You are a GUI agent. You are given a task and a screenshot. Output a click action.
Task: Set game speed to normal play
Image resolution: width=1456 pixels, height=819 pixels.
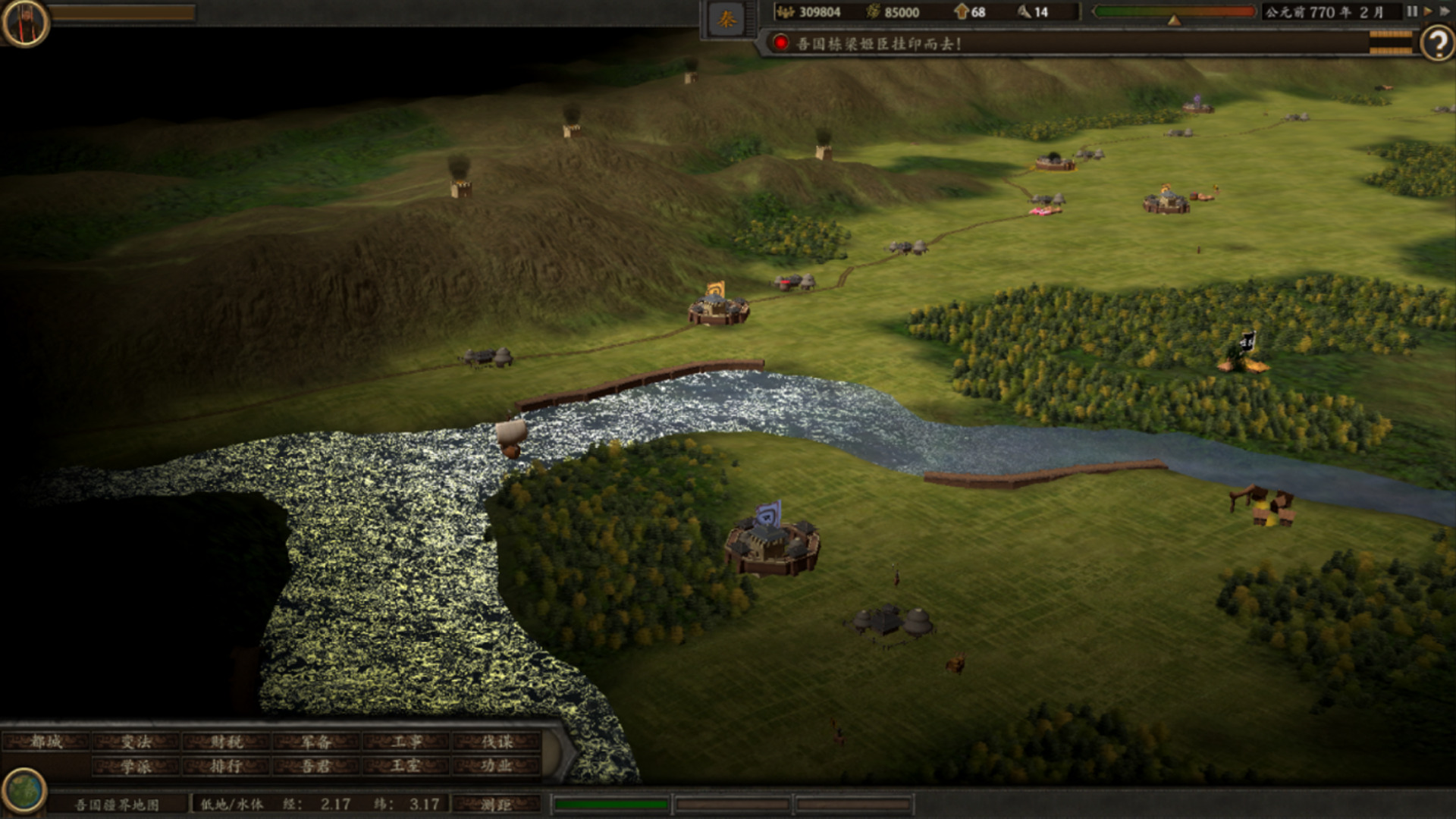coord(1428,12)
